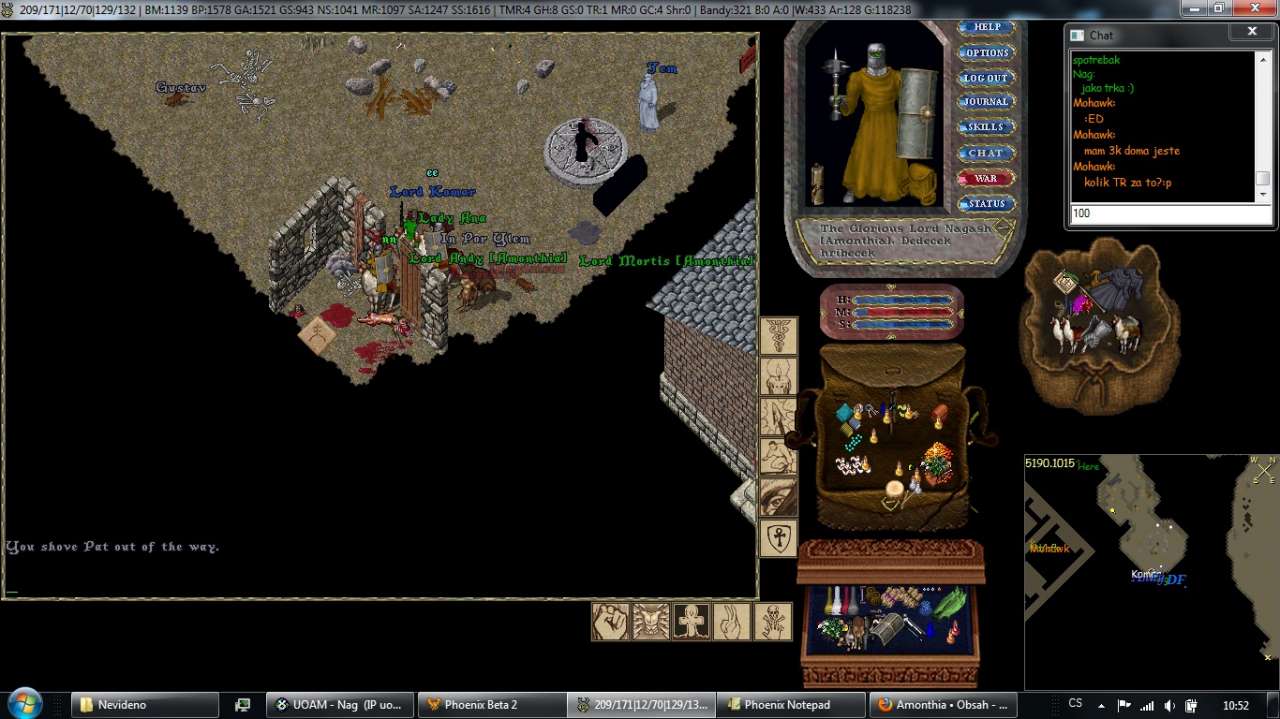Open the Chat from the paperdoll

pos(986,153)
